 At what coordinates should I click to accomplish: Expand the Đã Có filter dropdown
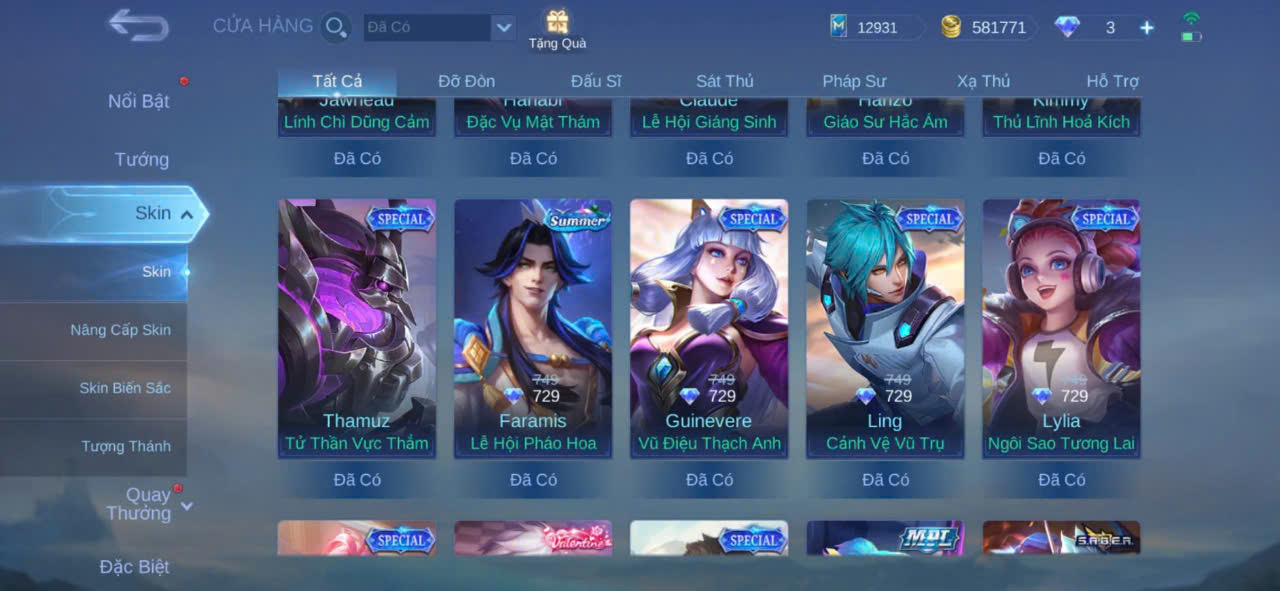[x=503, y=28]
